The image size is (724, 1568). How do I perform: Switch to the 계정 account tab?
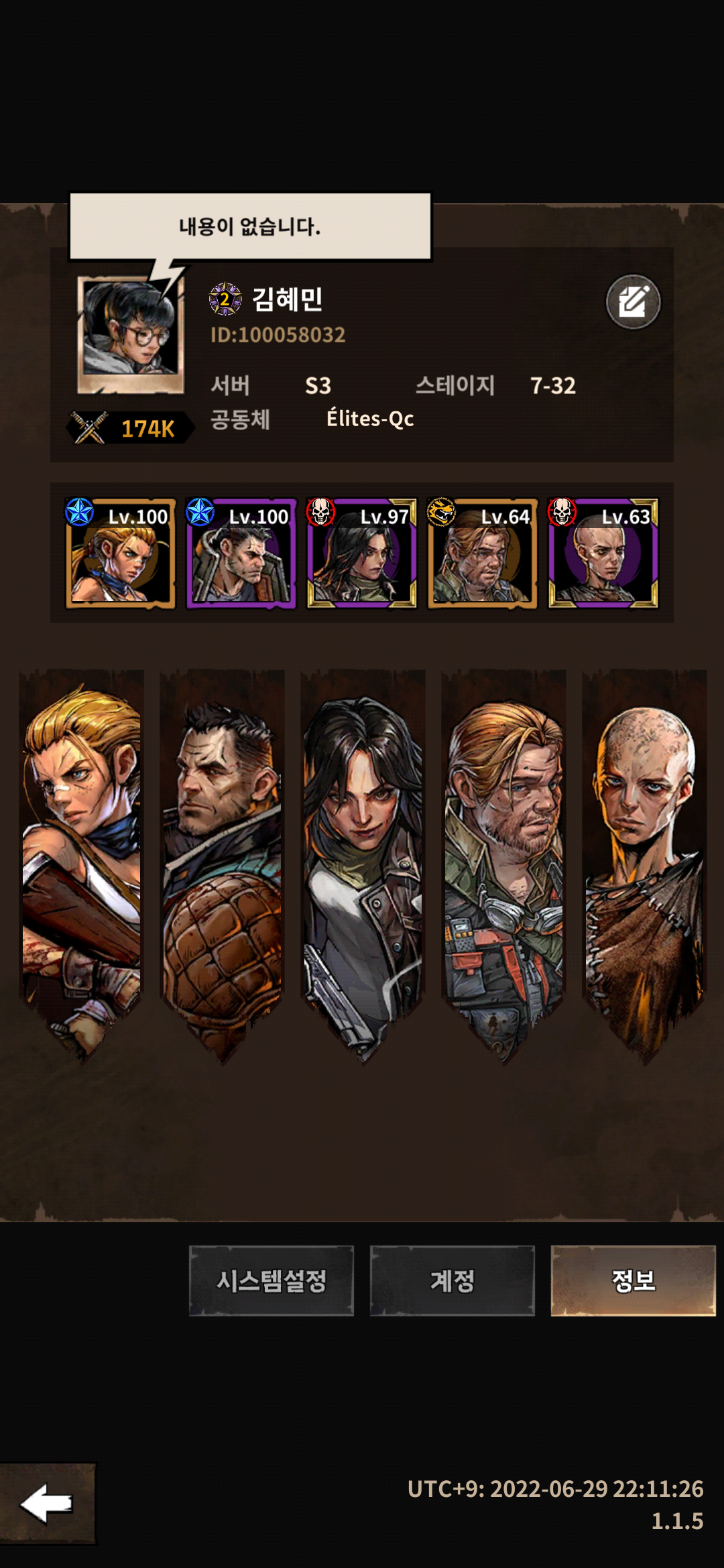(x=452, y=1281)
